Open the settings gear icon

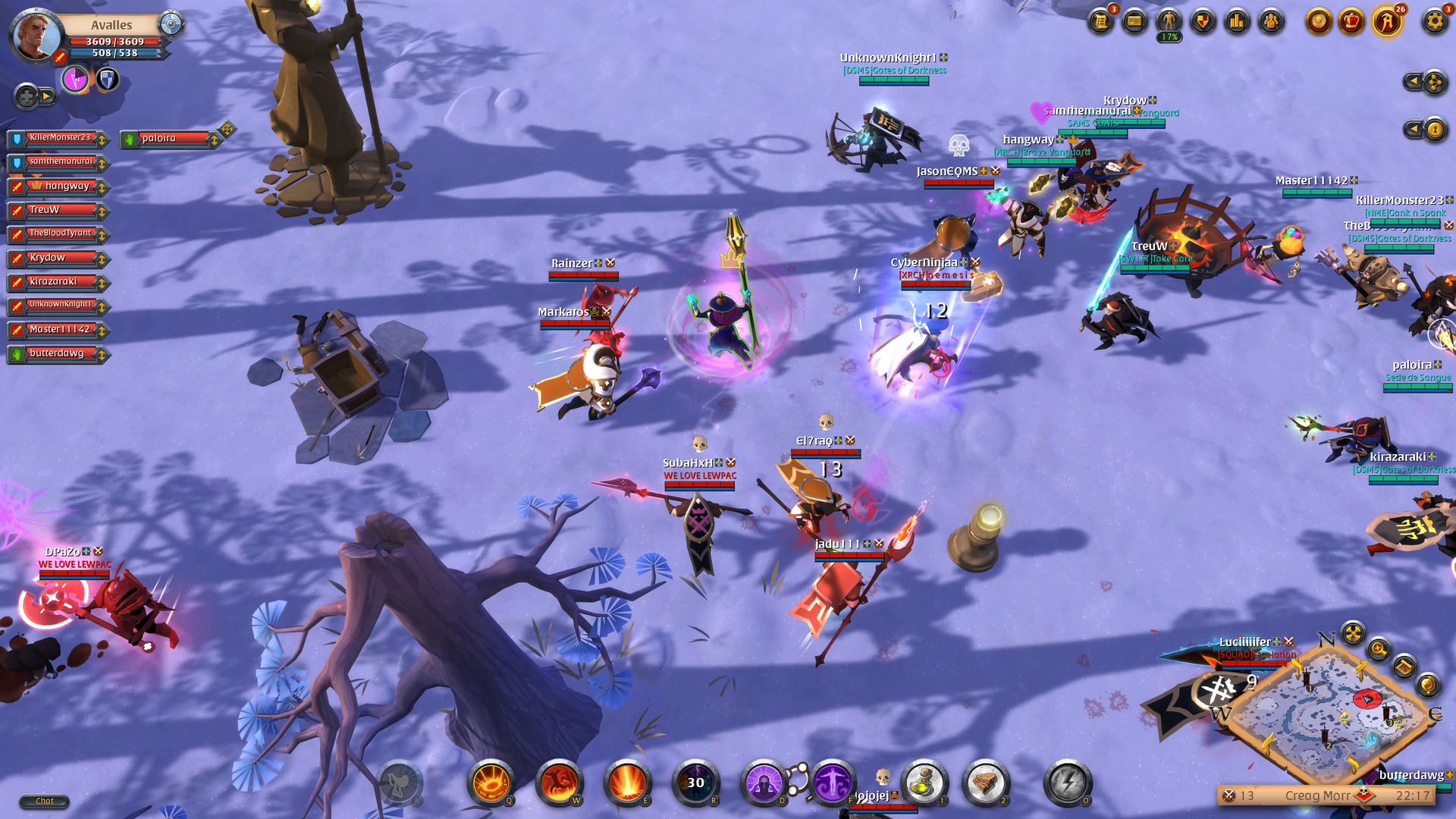(x=1436, y=21)
